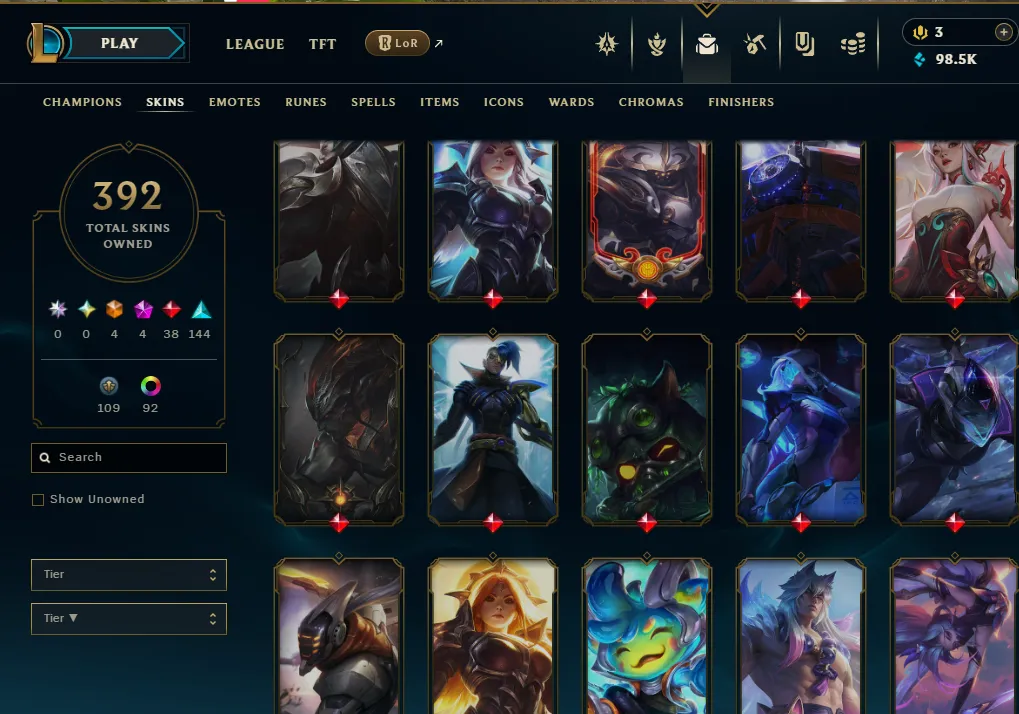This screenshot has width=1019, height=714.
Task: Click the skin Search field
Action: (129, 458)
